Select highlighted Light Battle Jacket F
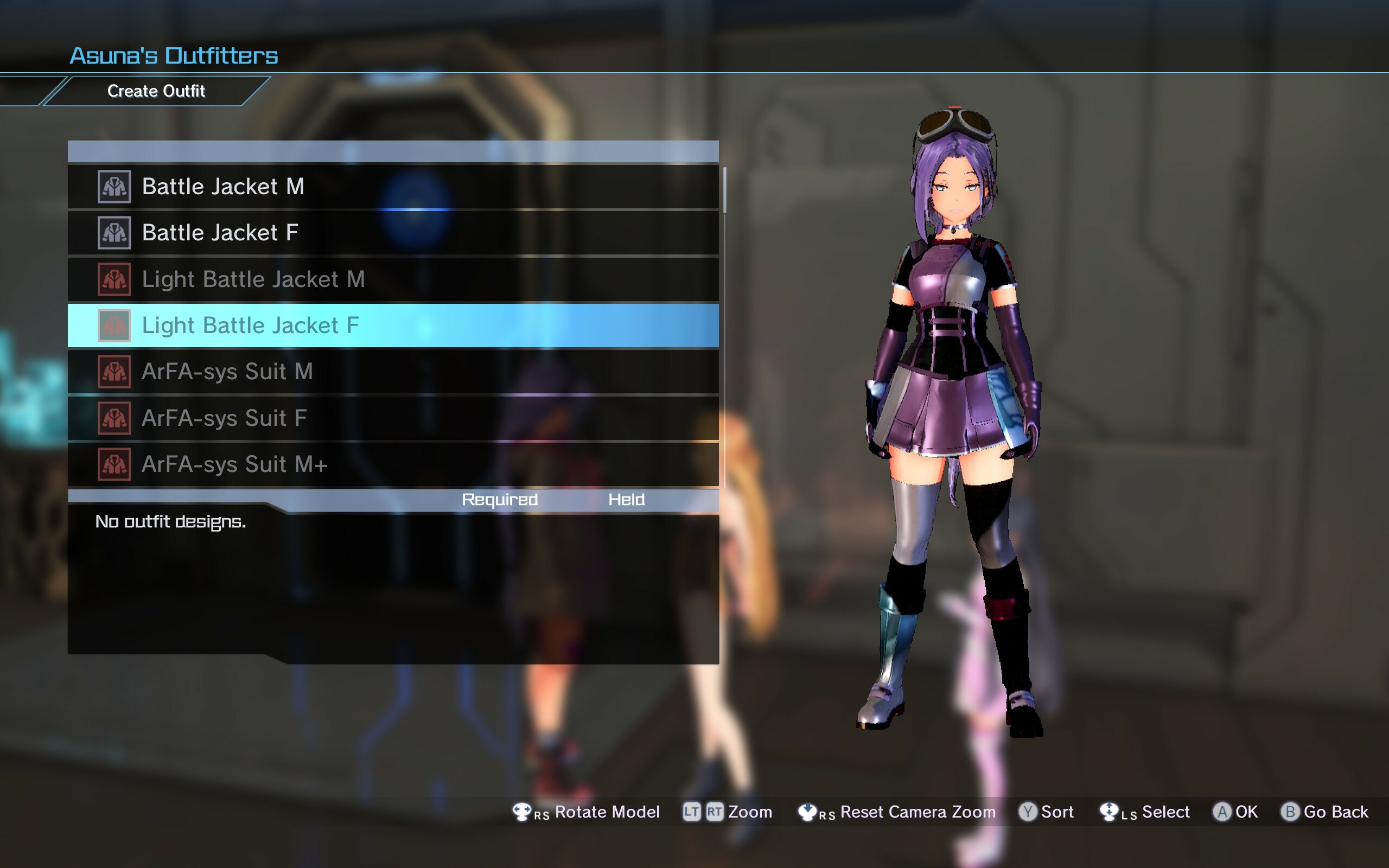 click(393, 325)
